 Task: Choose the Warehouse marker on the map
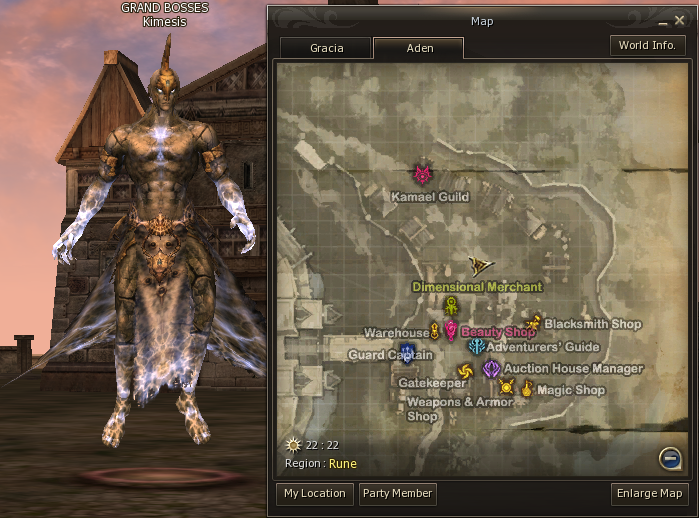435,331
